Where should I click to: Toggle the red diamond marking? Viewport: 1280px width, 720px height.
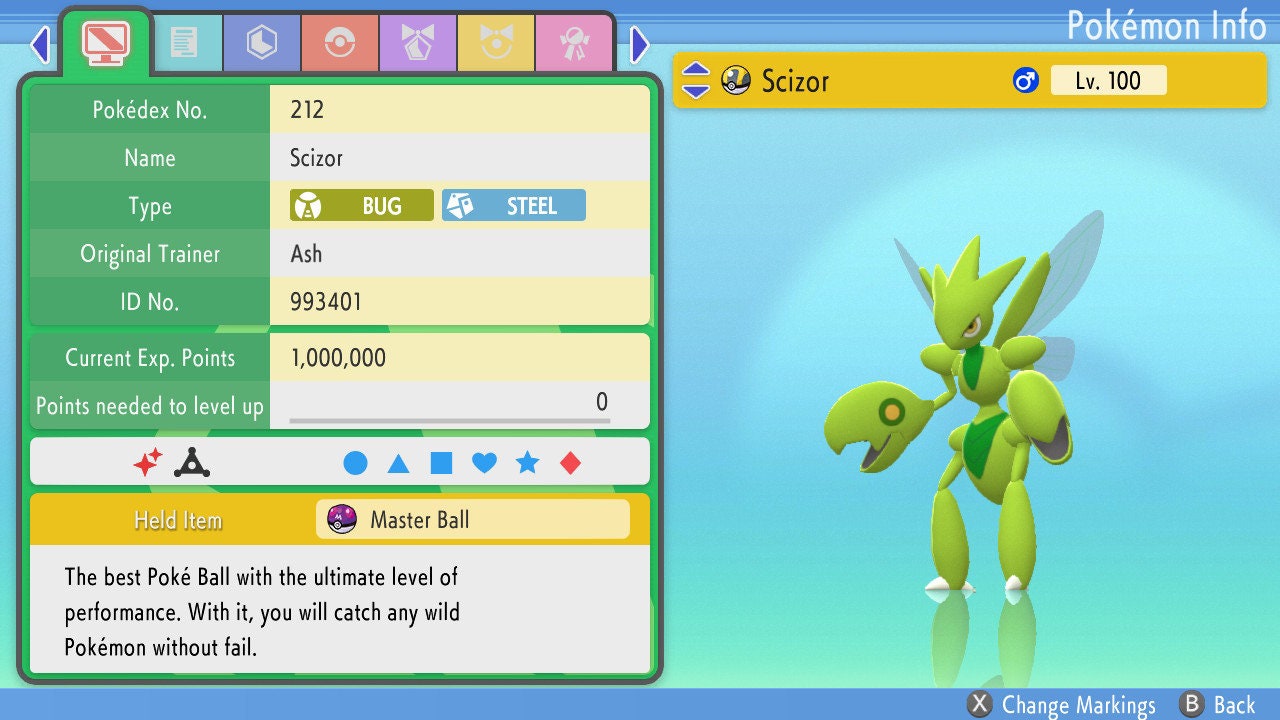[570, 461]
